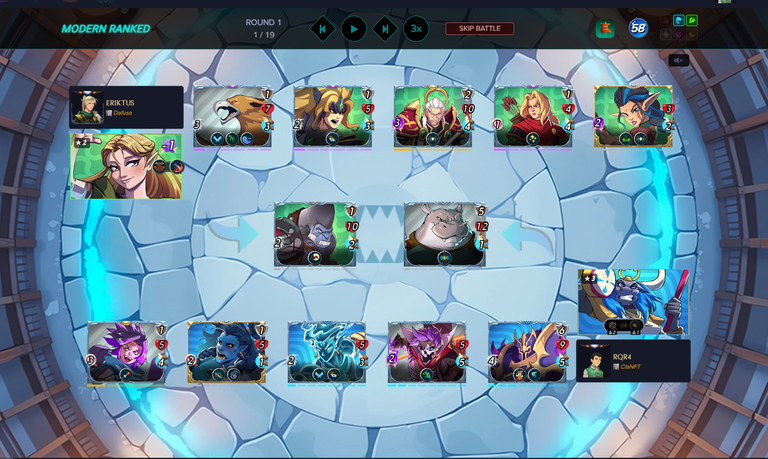Select the blonde elf summoner card

pos(126,166)
